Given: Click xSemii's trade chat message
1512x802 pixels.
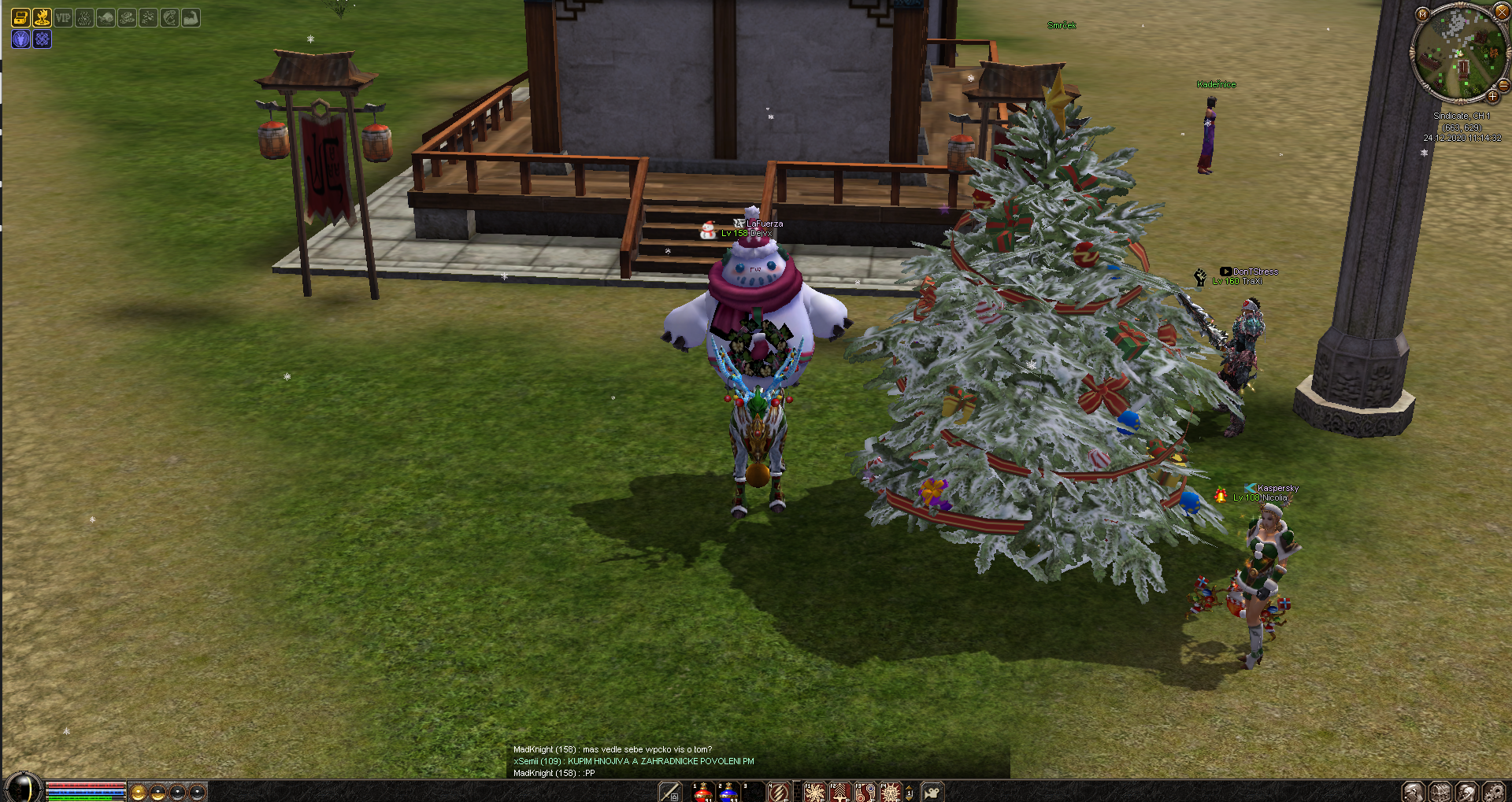Looking at the screenshot, I should click(x=633, y=761).
